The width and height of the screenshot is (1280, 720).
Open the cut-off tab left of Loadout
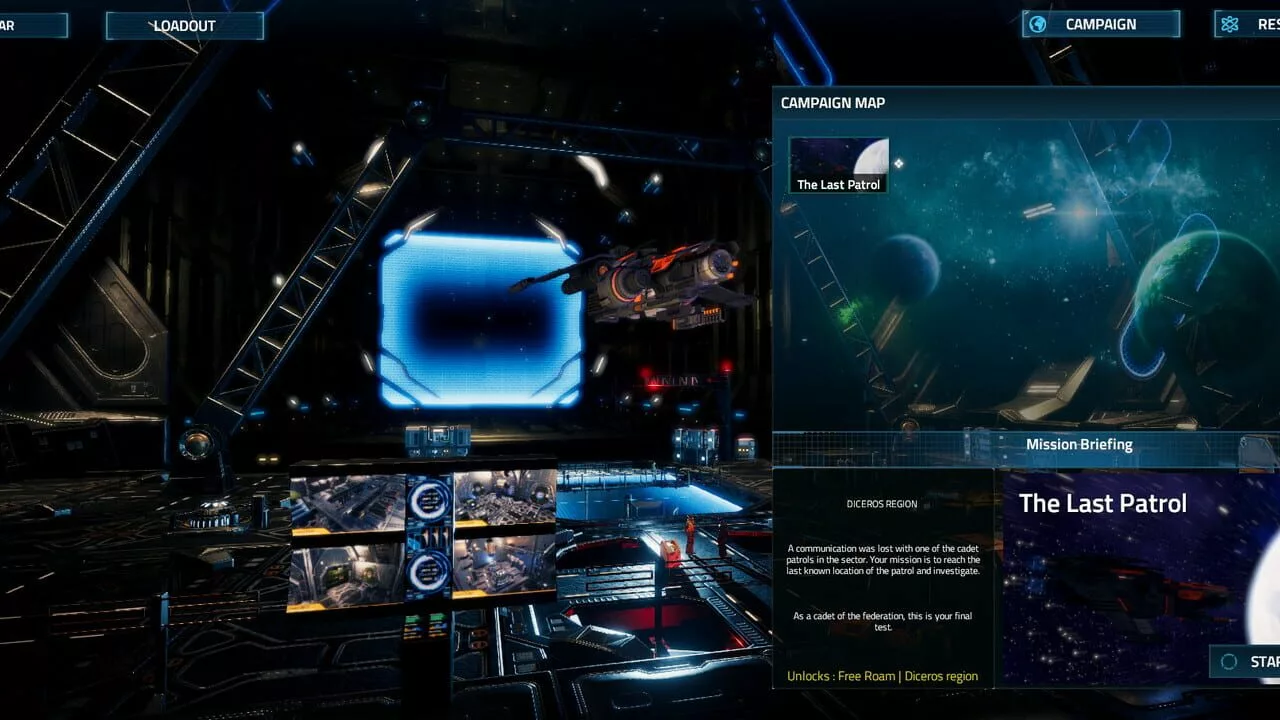tap(32, 26)
